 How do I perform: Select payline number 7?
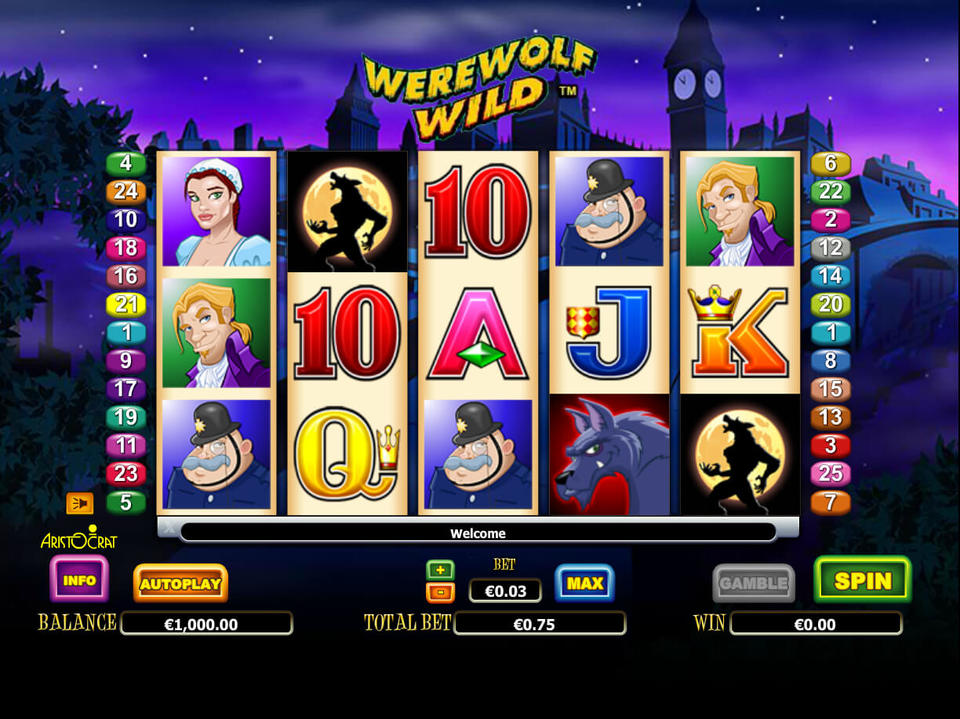(831, 502)
